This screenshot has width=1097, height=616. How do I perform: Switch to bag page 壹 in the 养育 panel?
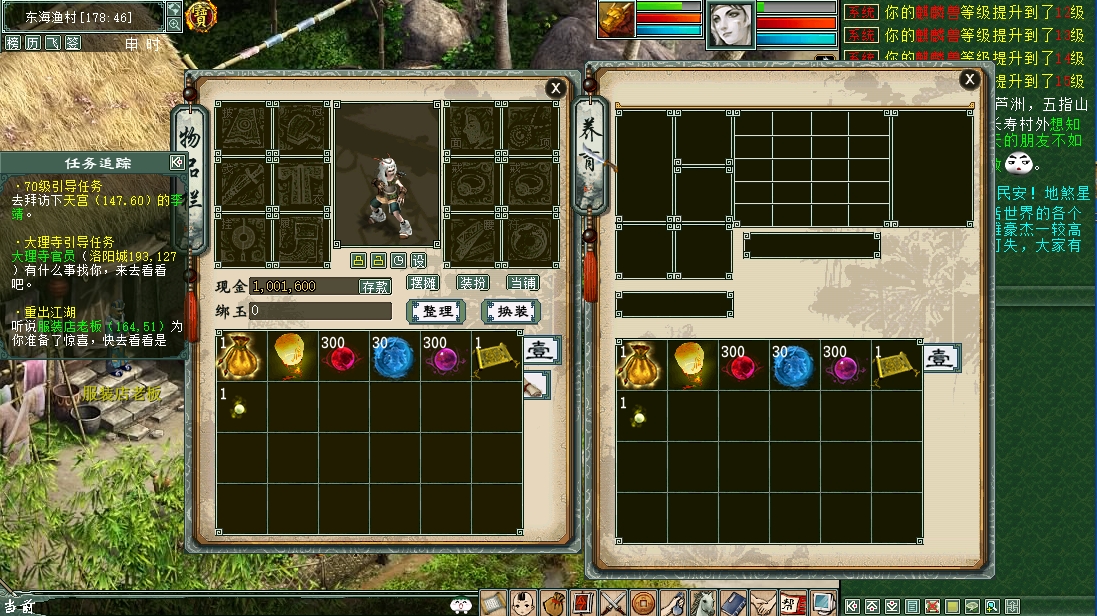click(x=940, y=358)
